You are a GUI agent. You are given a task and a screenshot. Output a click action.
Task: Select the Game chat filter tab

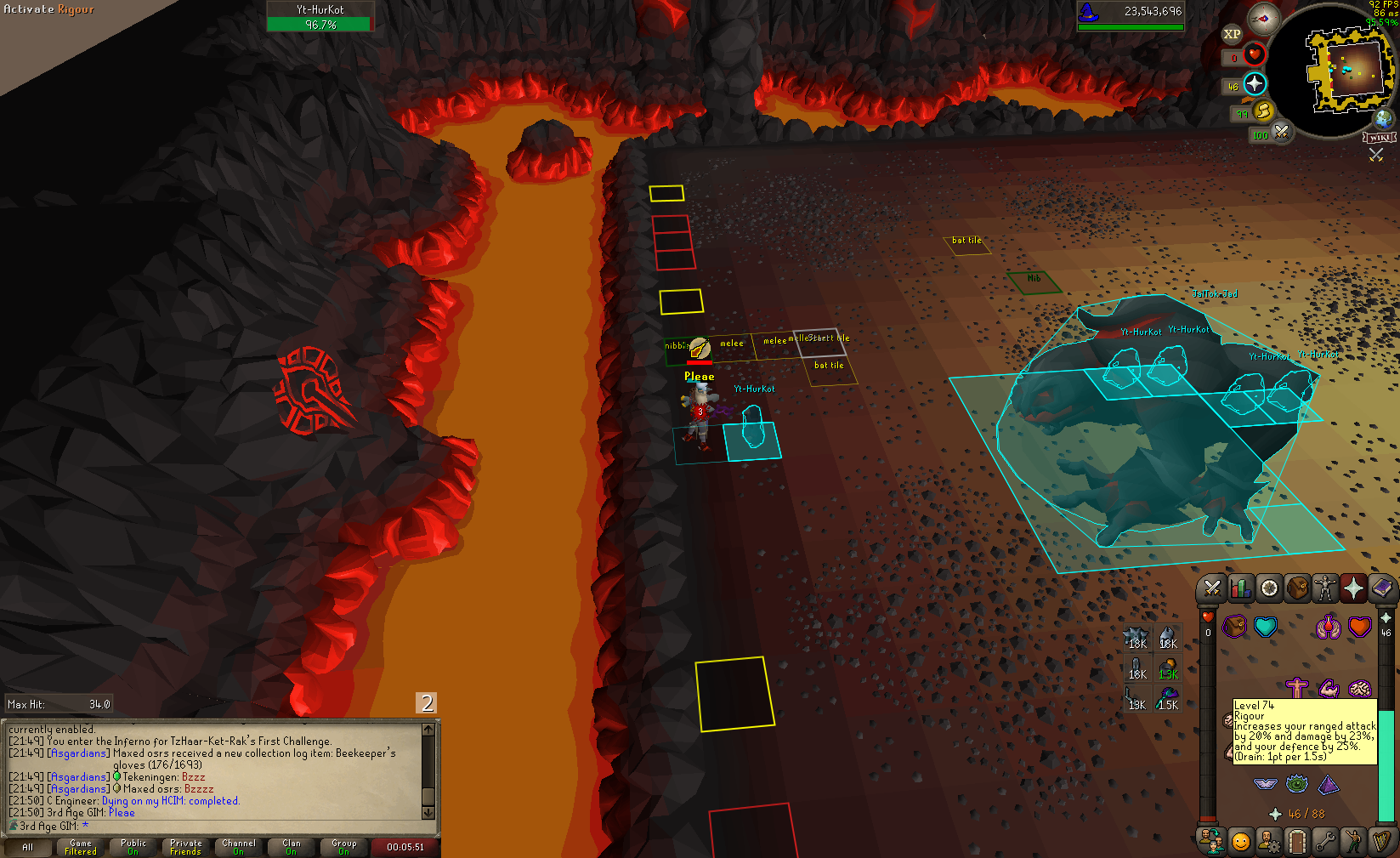[81, 847]
